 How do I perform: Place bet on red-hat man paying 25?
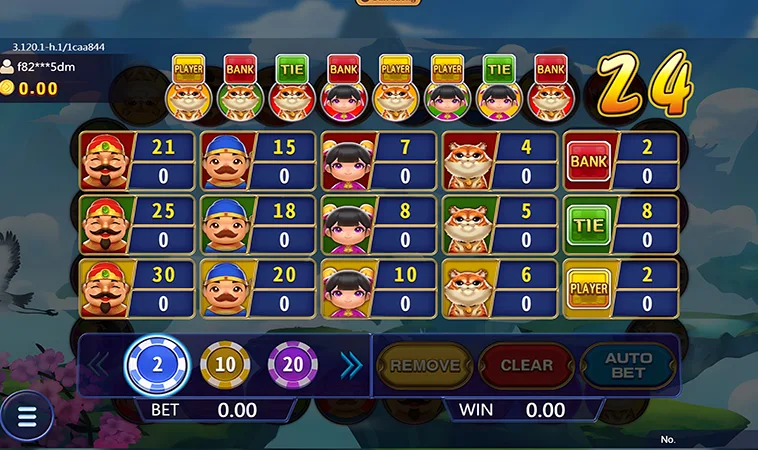tap(137, 224)
